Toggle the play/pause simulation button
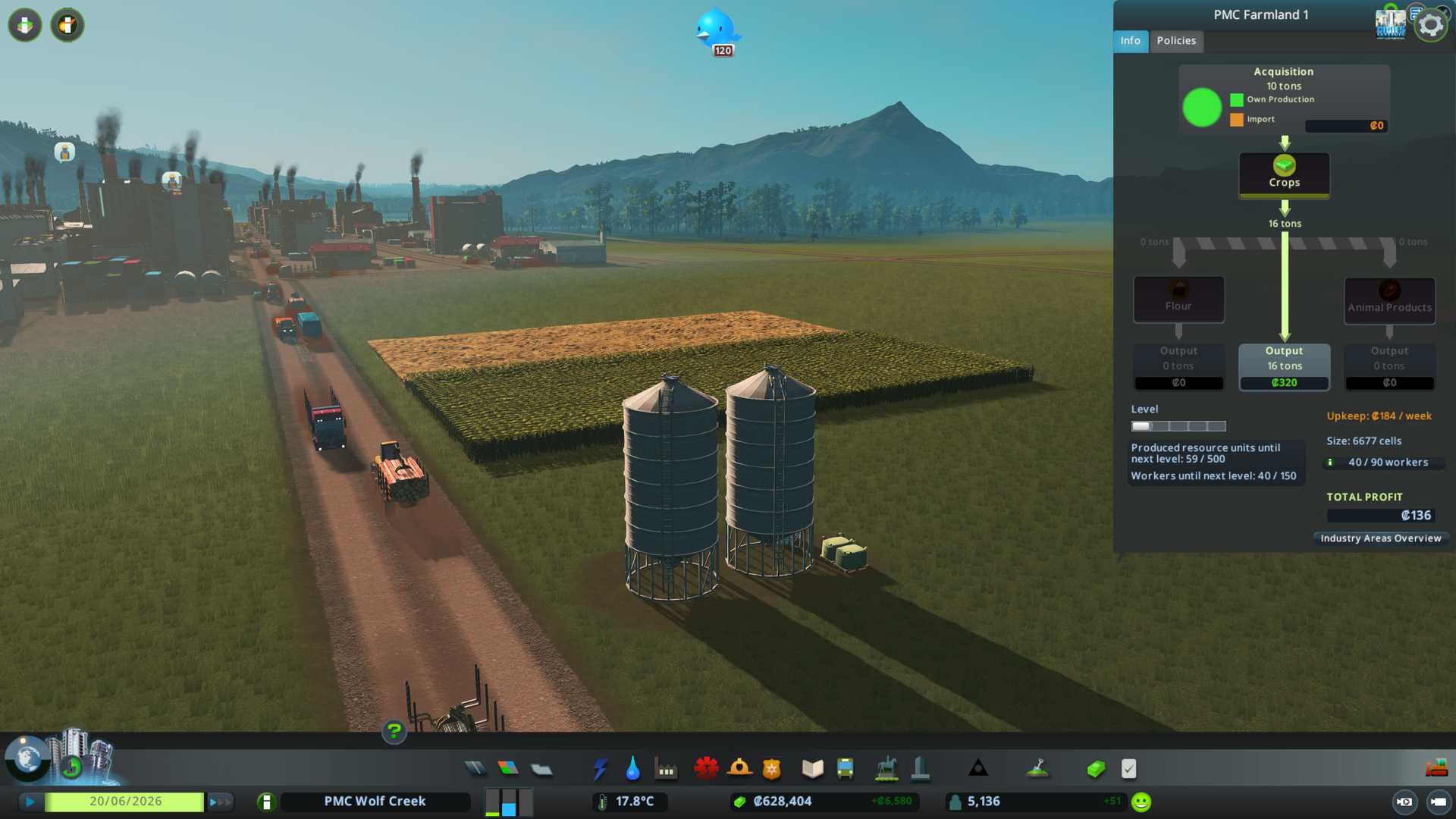 click(x=30, y=802)
